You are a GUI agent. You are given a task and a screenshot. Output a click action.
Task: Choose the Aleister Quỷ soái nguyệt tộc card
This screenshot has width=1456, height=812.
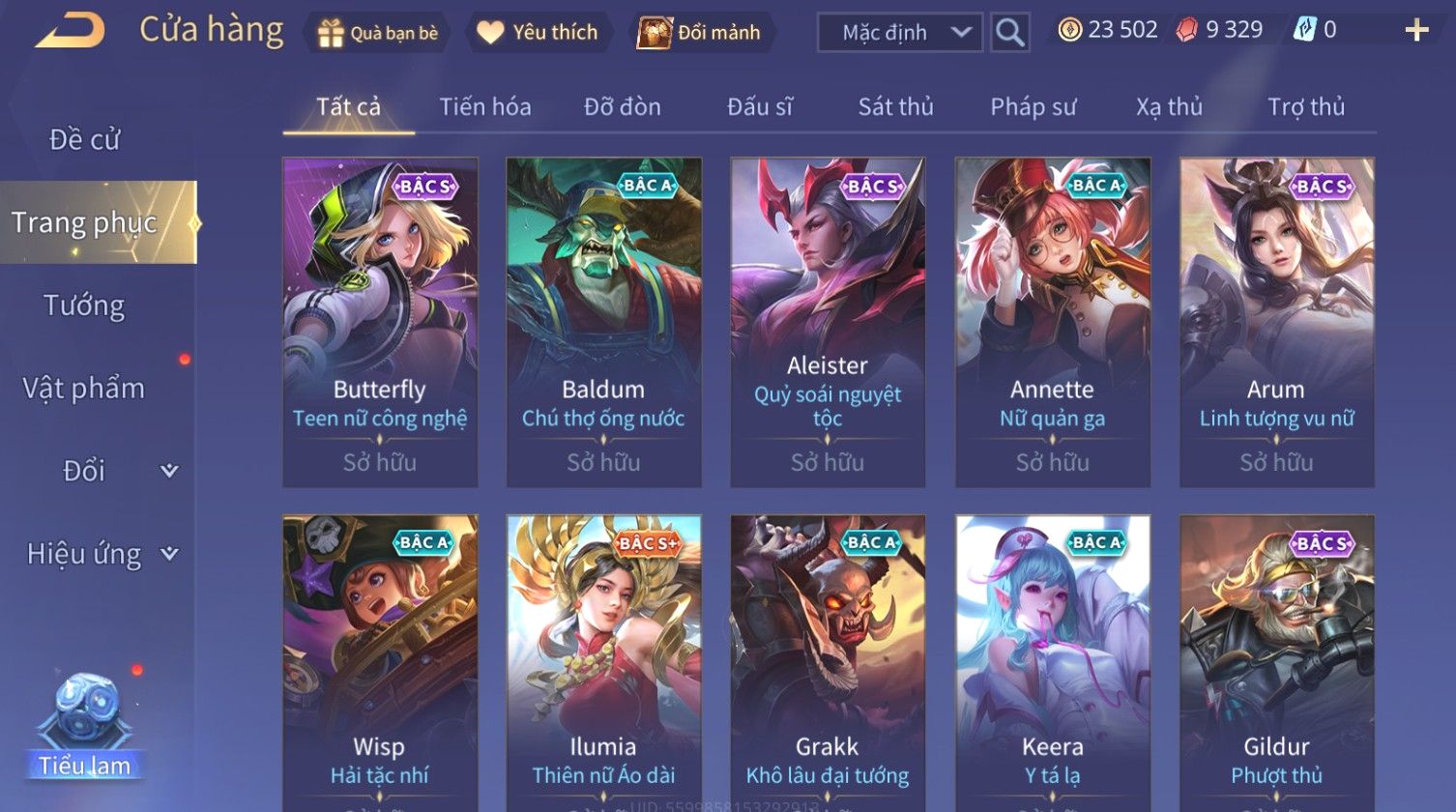(828, 322)
